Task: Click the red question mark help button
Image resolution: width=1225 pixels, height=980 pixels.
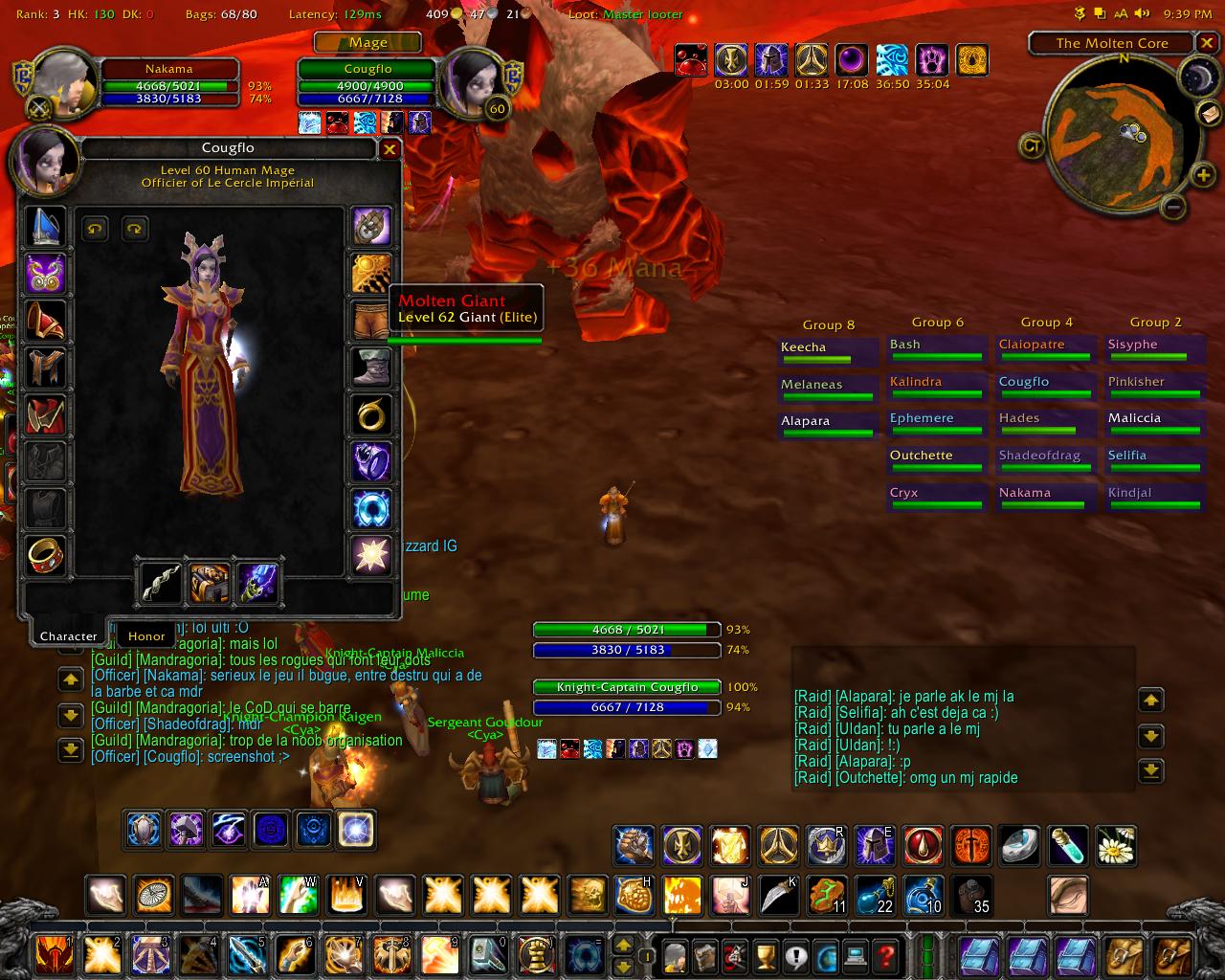Action: [x=886, y=955]
